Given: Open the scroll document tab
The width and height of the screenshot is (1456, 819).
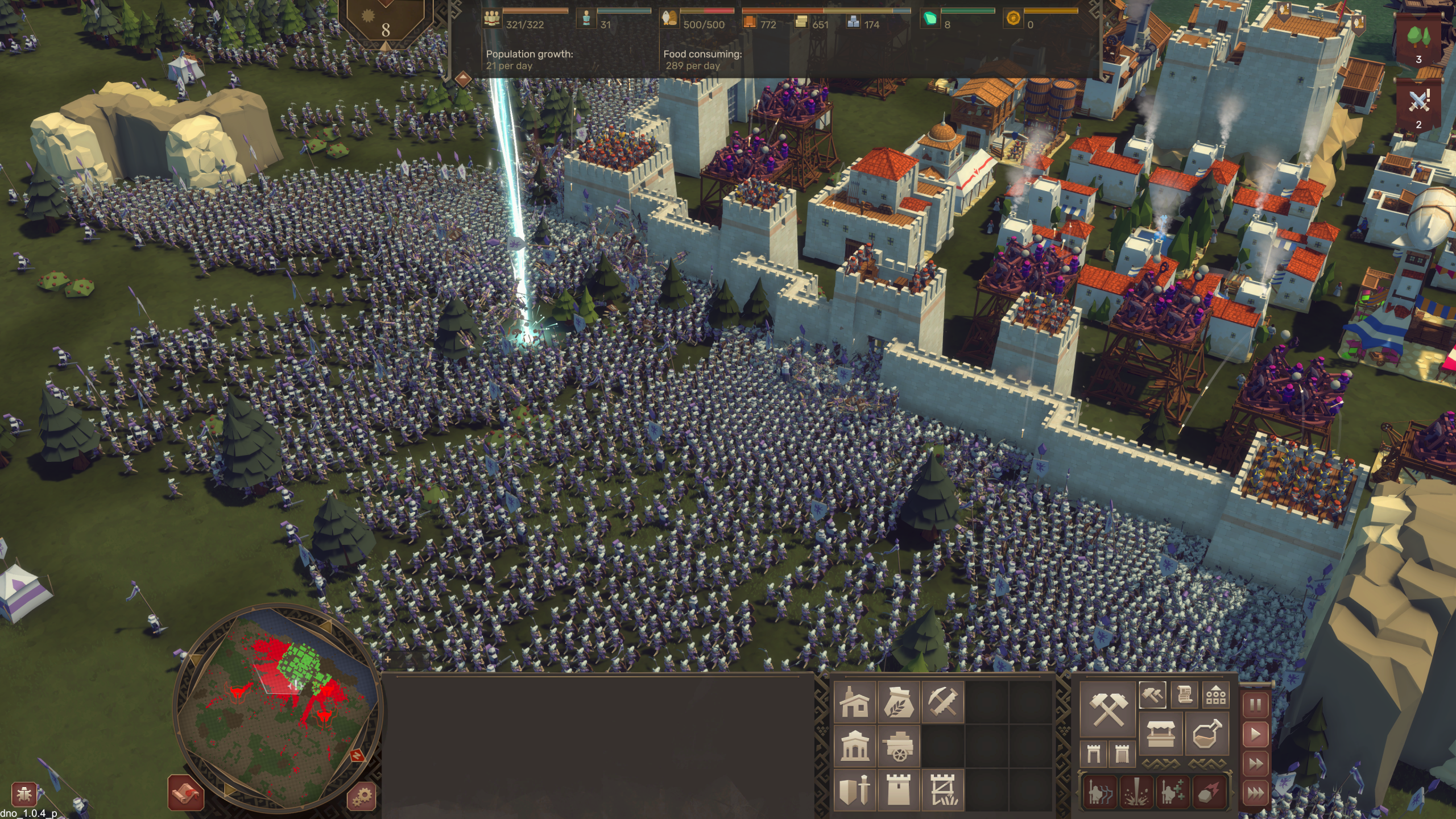Looking at the screenshot, I should (1185, 694).
